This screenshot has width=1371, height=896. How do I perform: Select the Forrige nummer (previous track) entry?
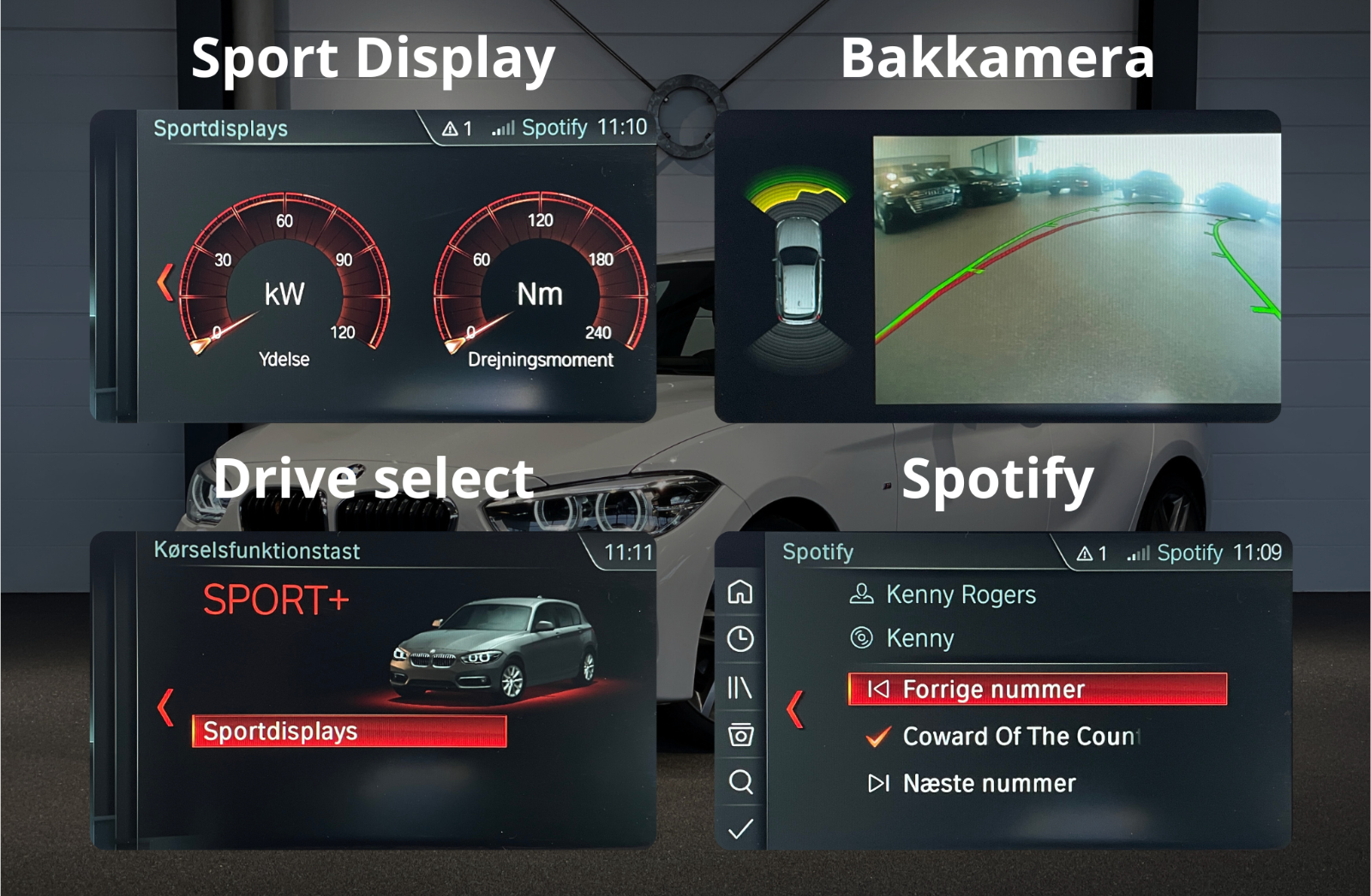coord(1037,690)
